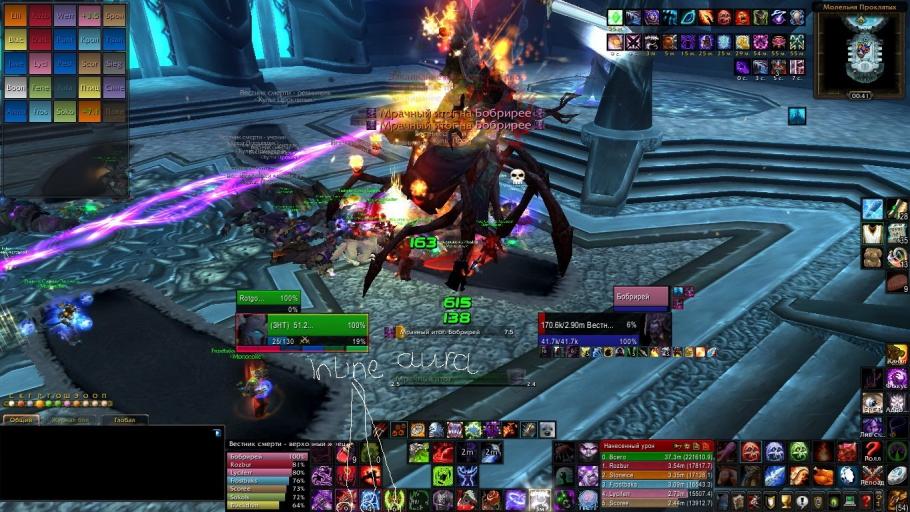Select the Бобрирей target frame

[641, 298]
